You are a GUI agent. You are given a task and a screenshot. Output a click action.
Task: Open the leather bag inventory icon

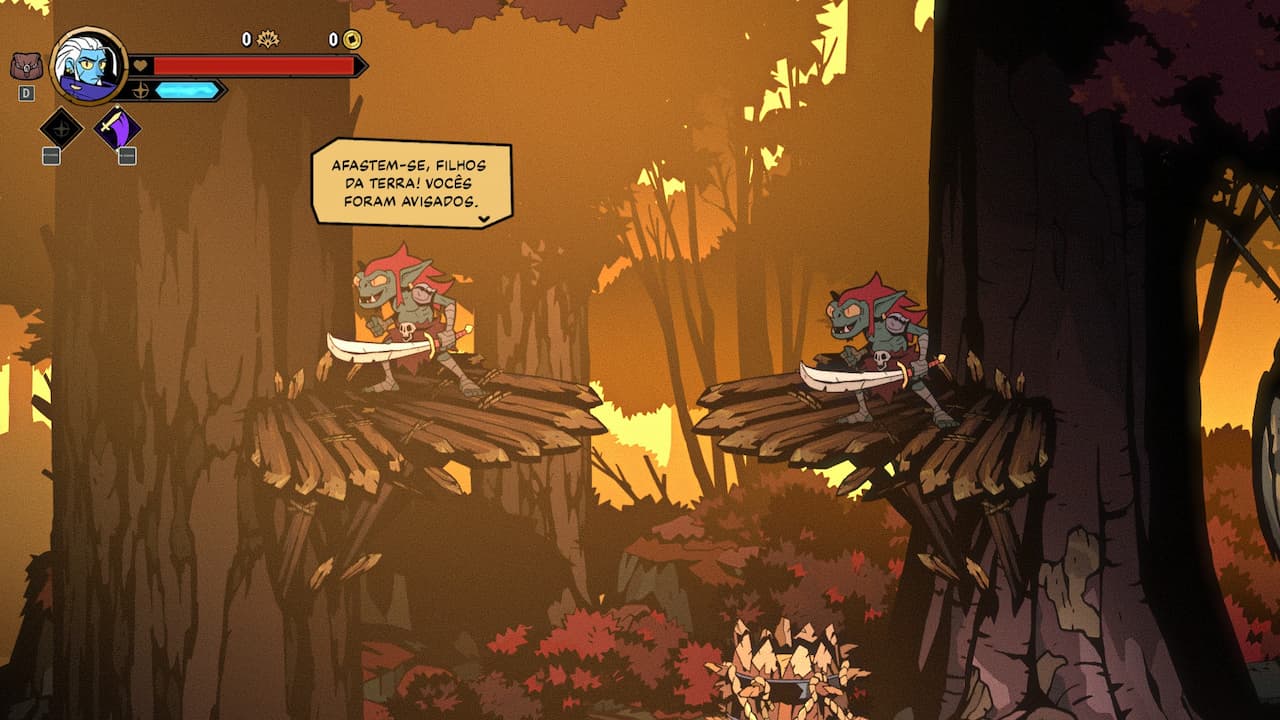click(x=26, y=66)
